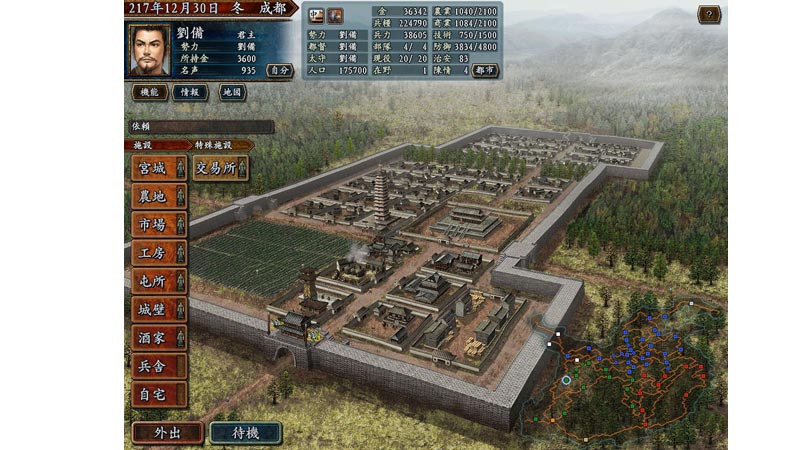Show the 地図 (Map) view

click(x=231, y=92)
